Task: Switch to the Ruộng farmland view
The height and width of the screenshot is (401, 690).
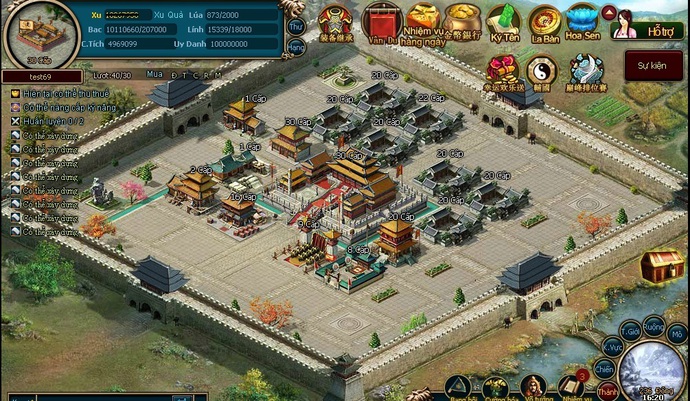Action: 653,325
